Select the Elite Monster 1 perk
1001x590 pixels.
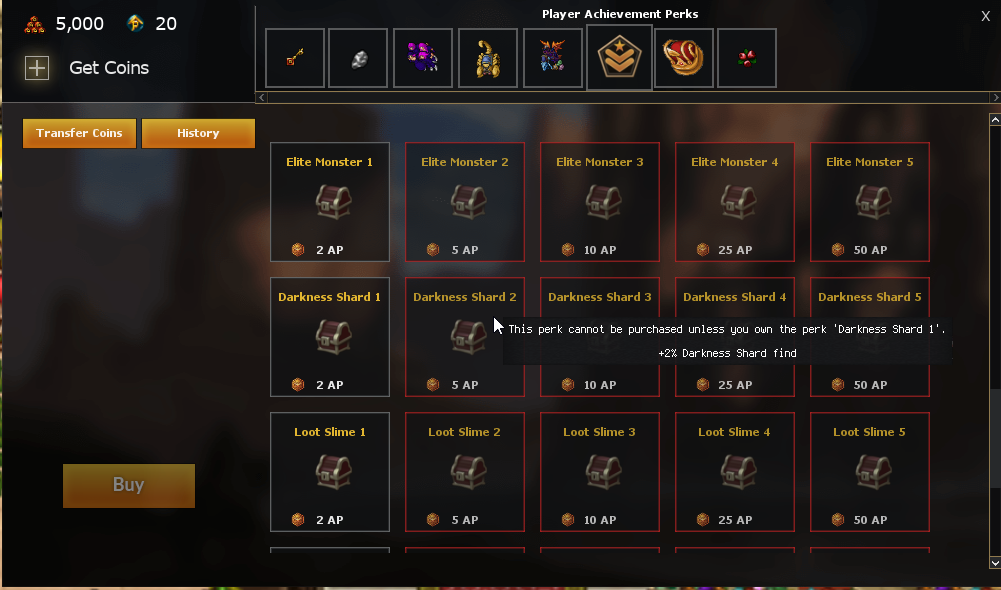330,202
